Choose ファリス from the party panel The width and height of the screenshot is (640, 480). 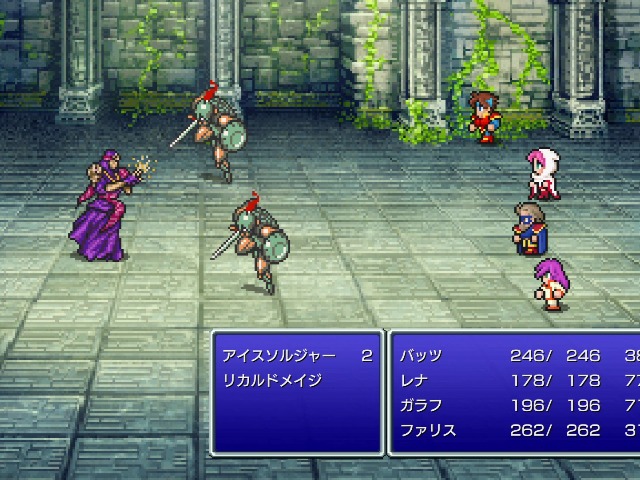[x=428, y=431]
